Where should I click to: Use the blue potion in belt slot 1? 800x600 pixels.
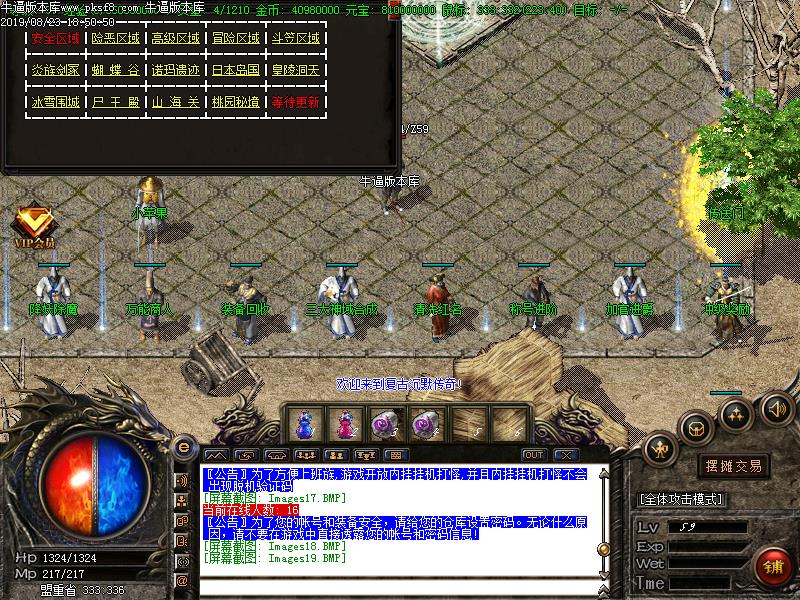click(x=303, y=424)
